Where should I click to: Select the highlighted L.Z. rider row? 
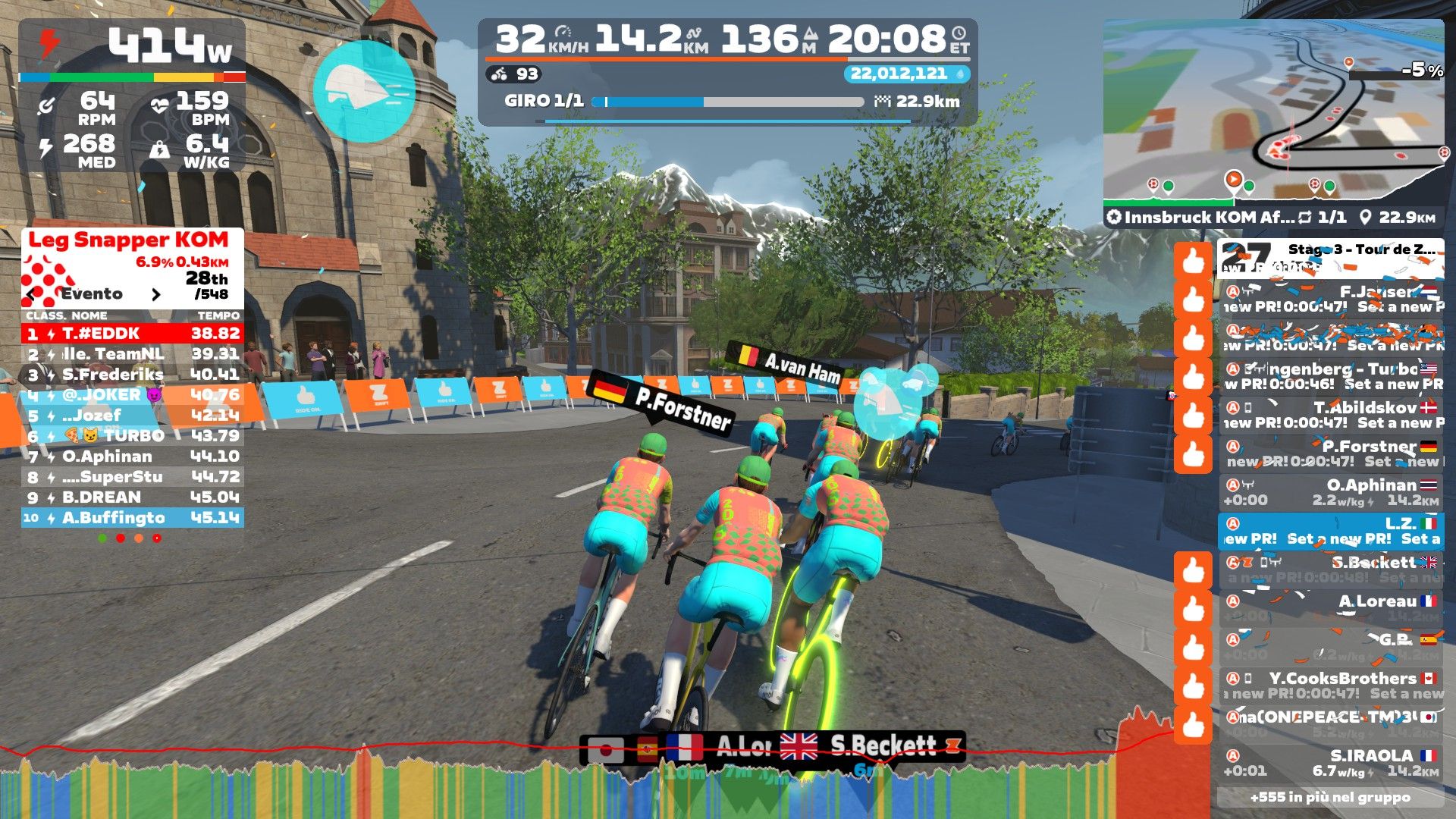pyautogui.click(x=1331, y=531)
